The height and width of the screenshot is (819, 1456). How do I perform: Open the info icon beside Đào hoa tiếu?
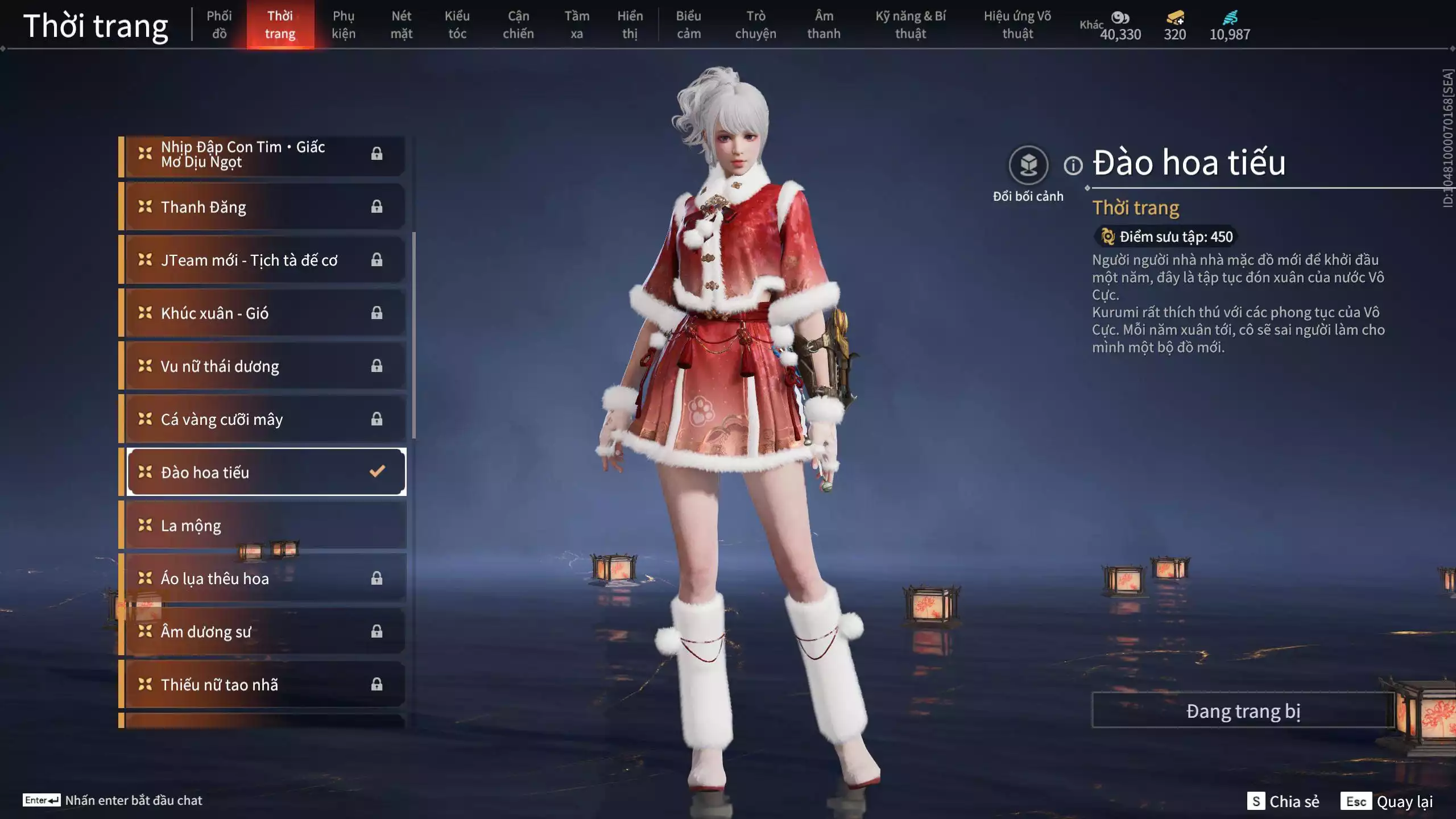1073,166
